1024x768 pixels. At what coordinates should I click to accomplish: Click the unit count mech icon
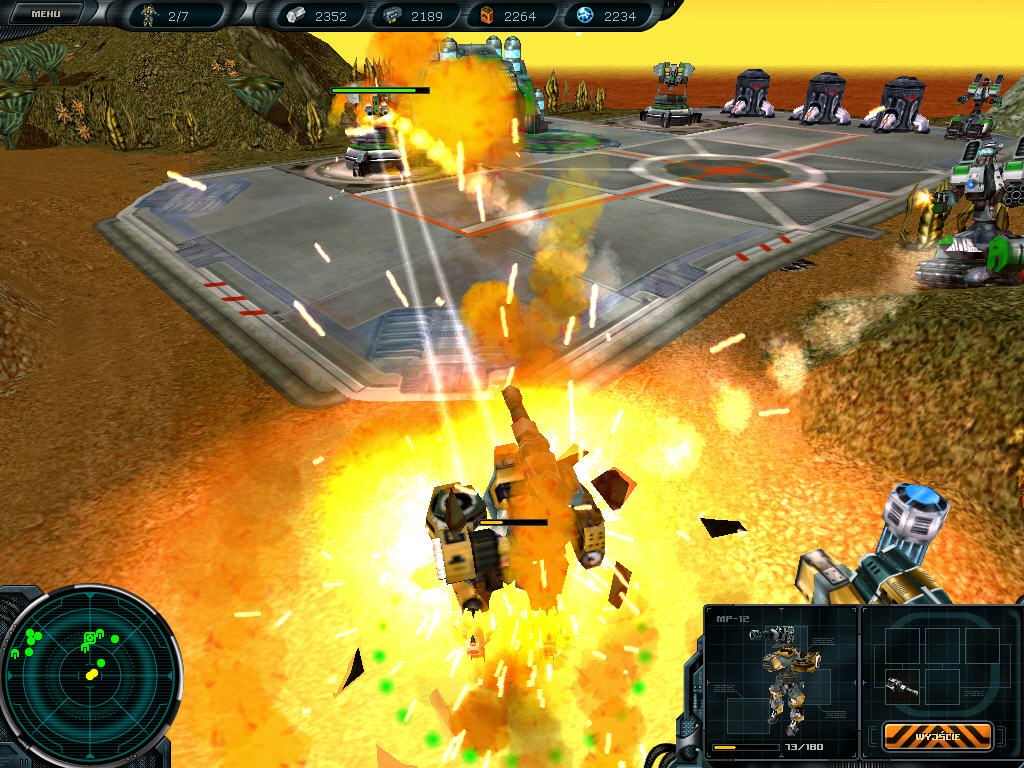[x=149, y=15]
